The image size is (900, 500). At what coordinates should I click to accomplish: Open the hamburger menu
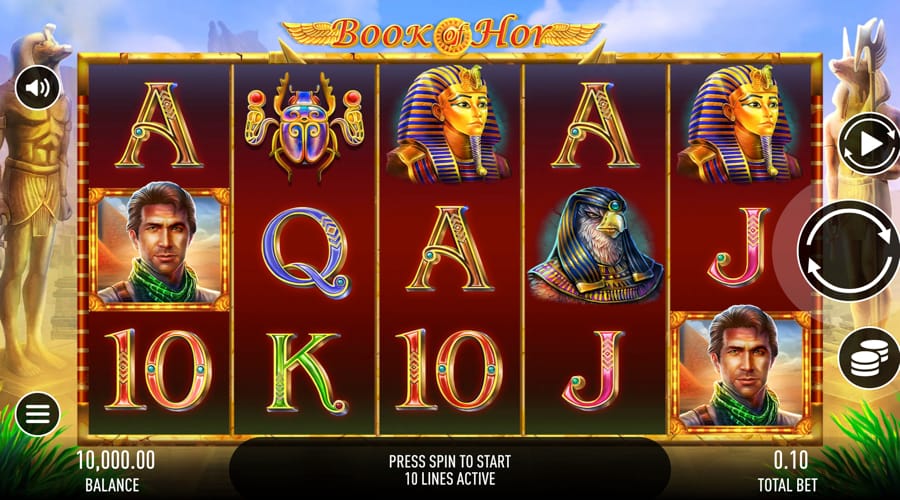coord(37,413)
